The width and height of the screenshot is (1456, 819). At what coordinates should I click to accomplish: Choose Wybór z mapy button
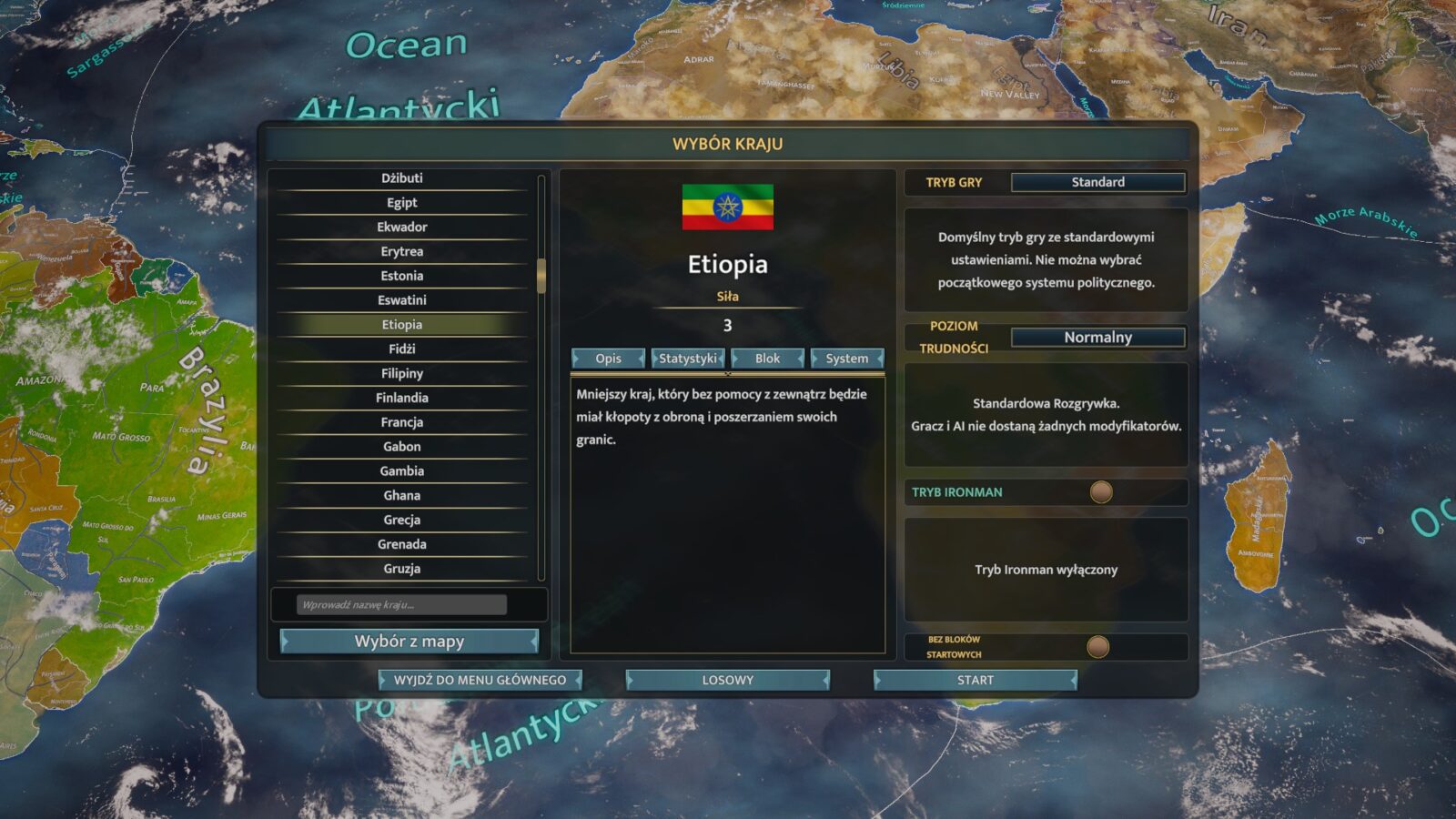tap(409, 642)
